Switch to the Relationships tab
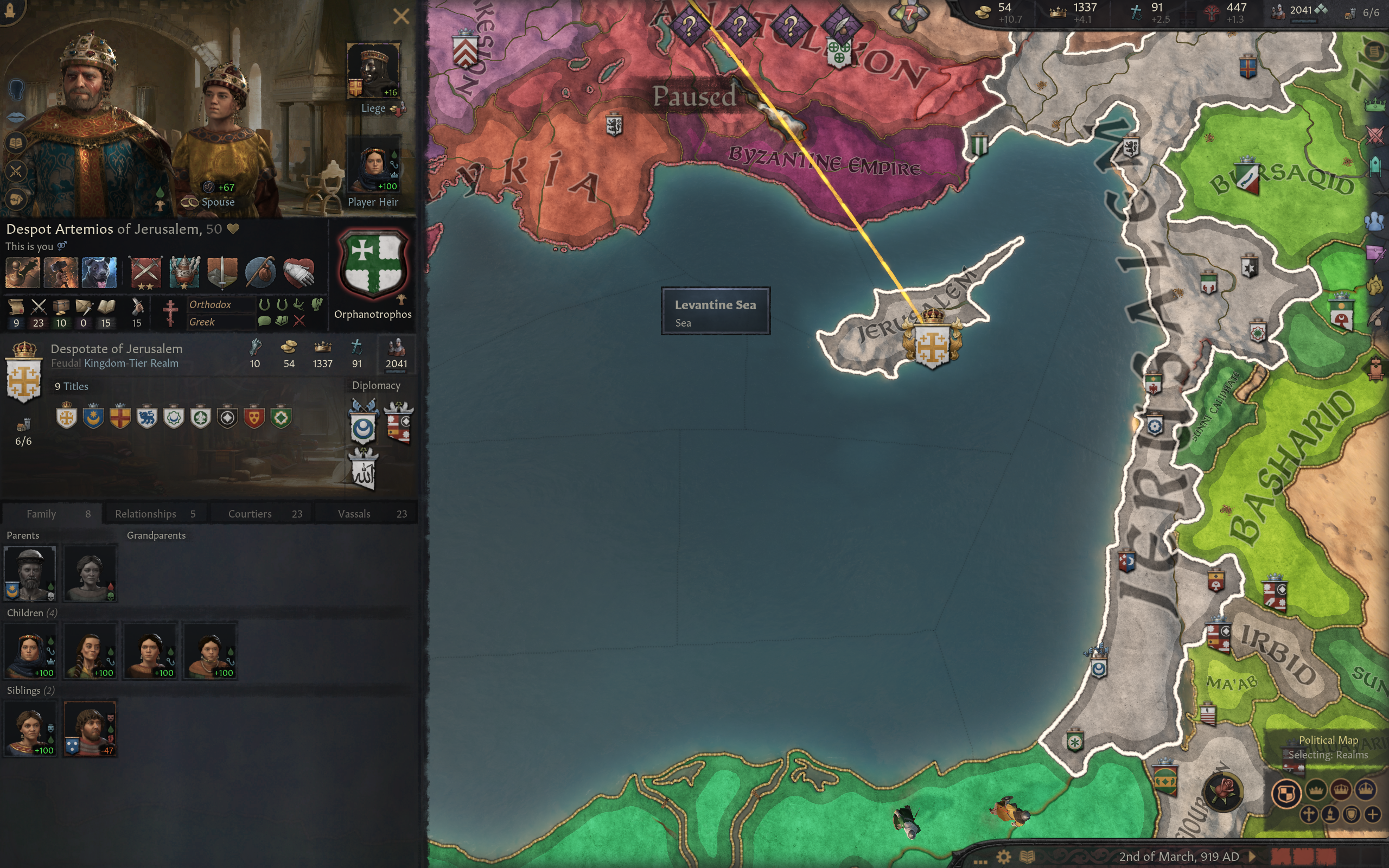This screenshot has height=868, width=1389. click(x=145, y=513)
